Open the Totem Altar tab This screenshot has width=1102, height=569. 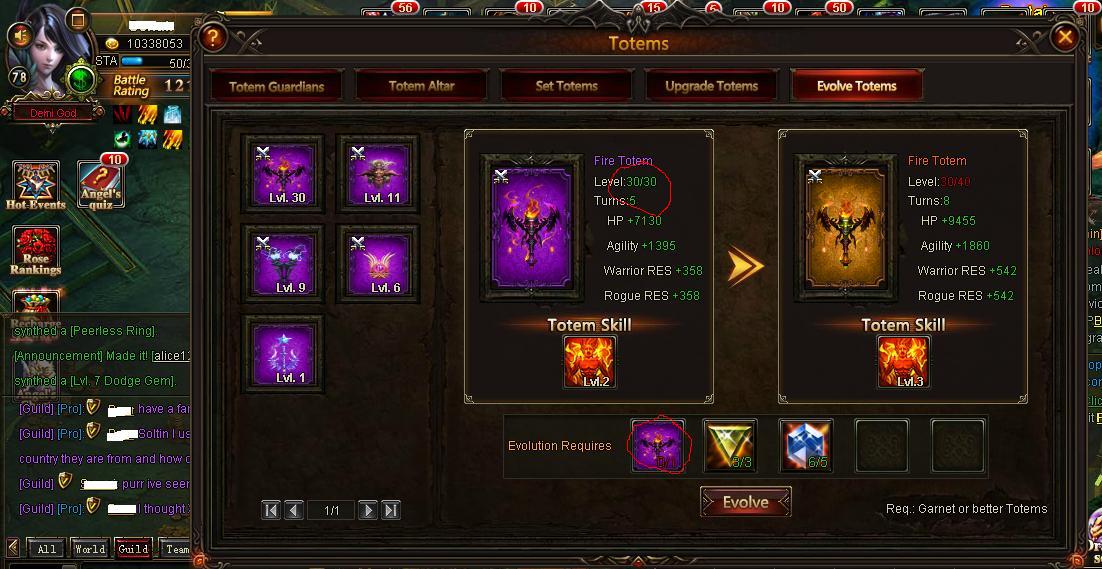[x=421, y=86]
